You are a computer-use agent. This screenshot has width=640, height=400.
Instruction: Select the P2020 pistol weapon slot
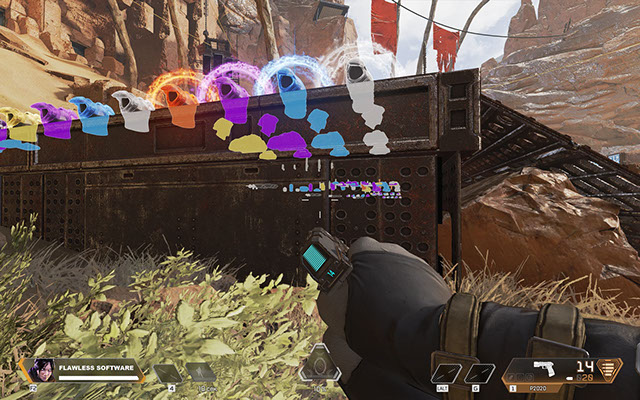(544, 371)
